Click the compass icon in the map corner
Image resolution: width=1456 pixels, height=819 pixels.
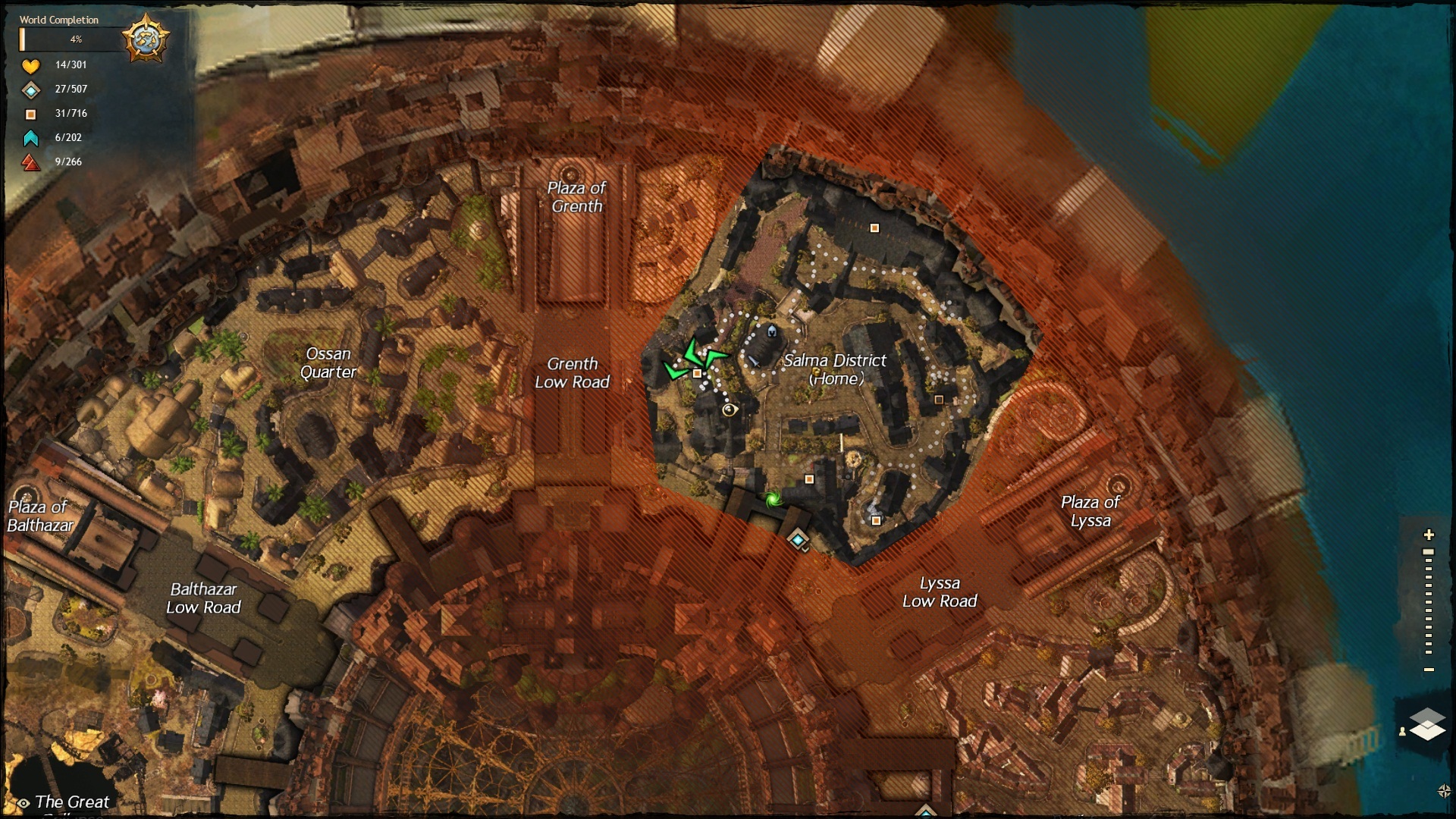(x=1444, y=791)
